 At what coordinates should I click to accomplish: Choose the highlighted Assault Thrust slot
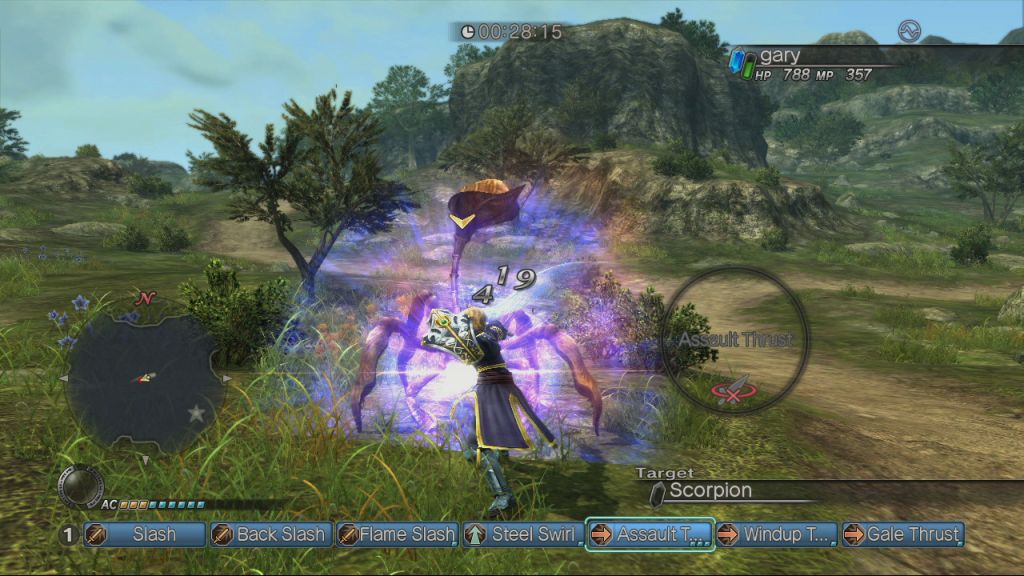[650, 535]
